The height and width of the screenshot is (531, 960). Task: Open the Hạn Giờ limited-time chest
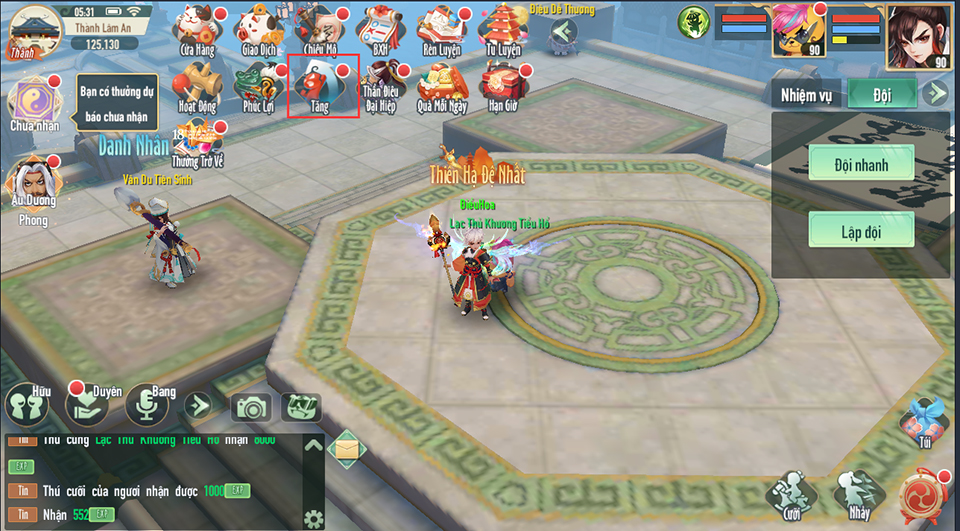point(503,86)
